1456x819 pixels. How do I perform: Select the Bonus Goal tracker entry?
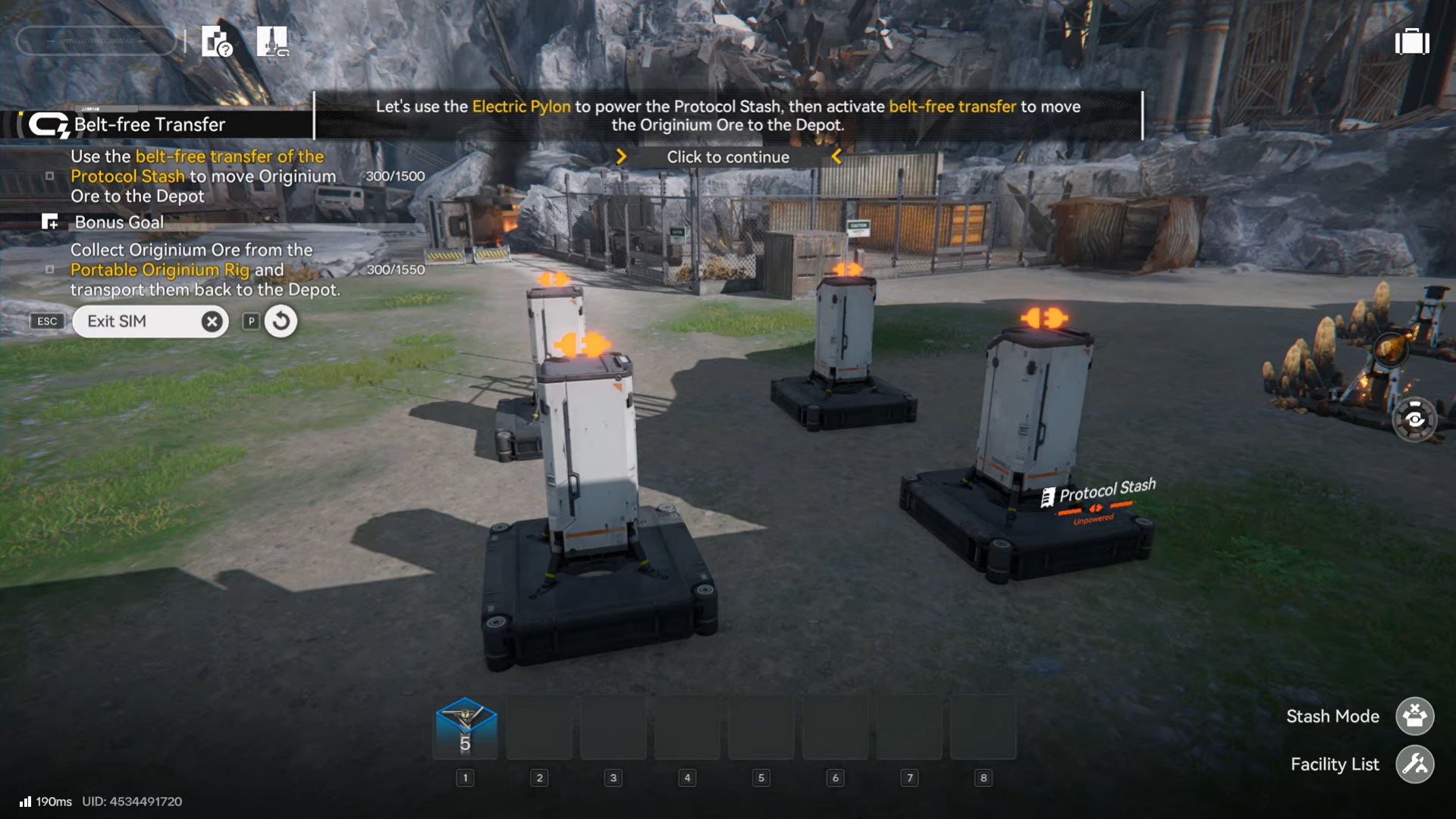(x=119, y=222)
